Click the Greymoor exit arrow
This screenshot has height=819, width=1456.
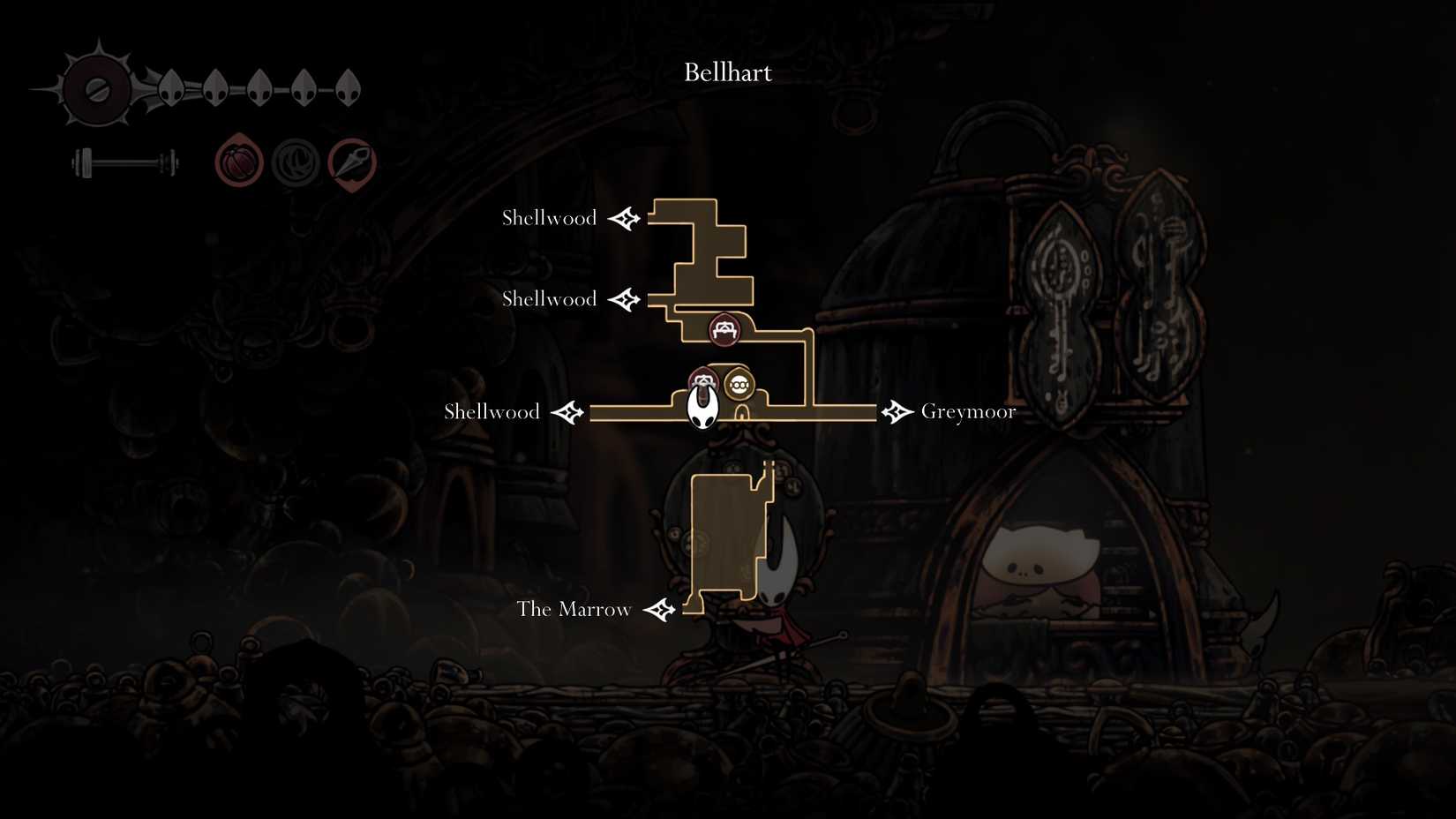[897, 411]
